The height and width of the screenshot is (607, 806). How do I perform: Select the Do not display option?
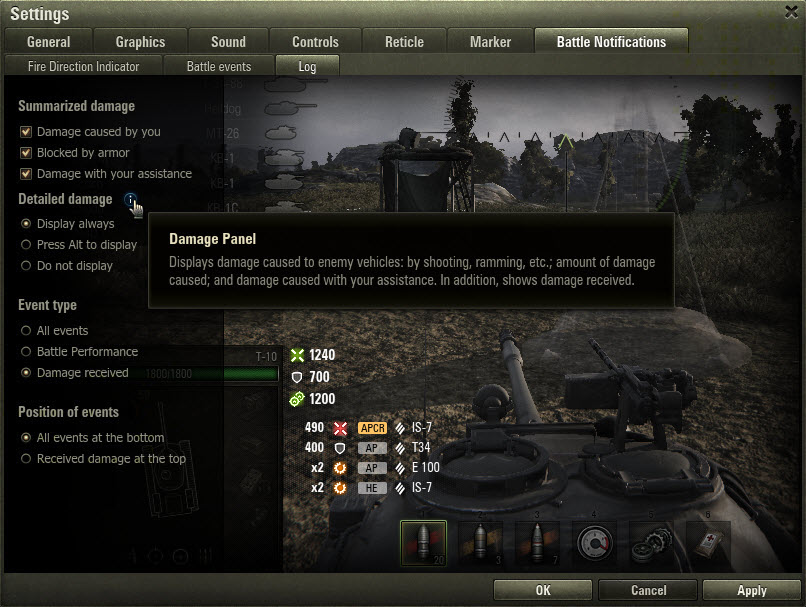[26, 266]
